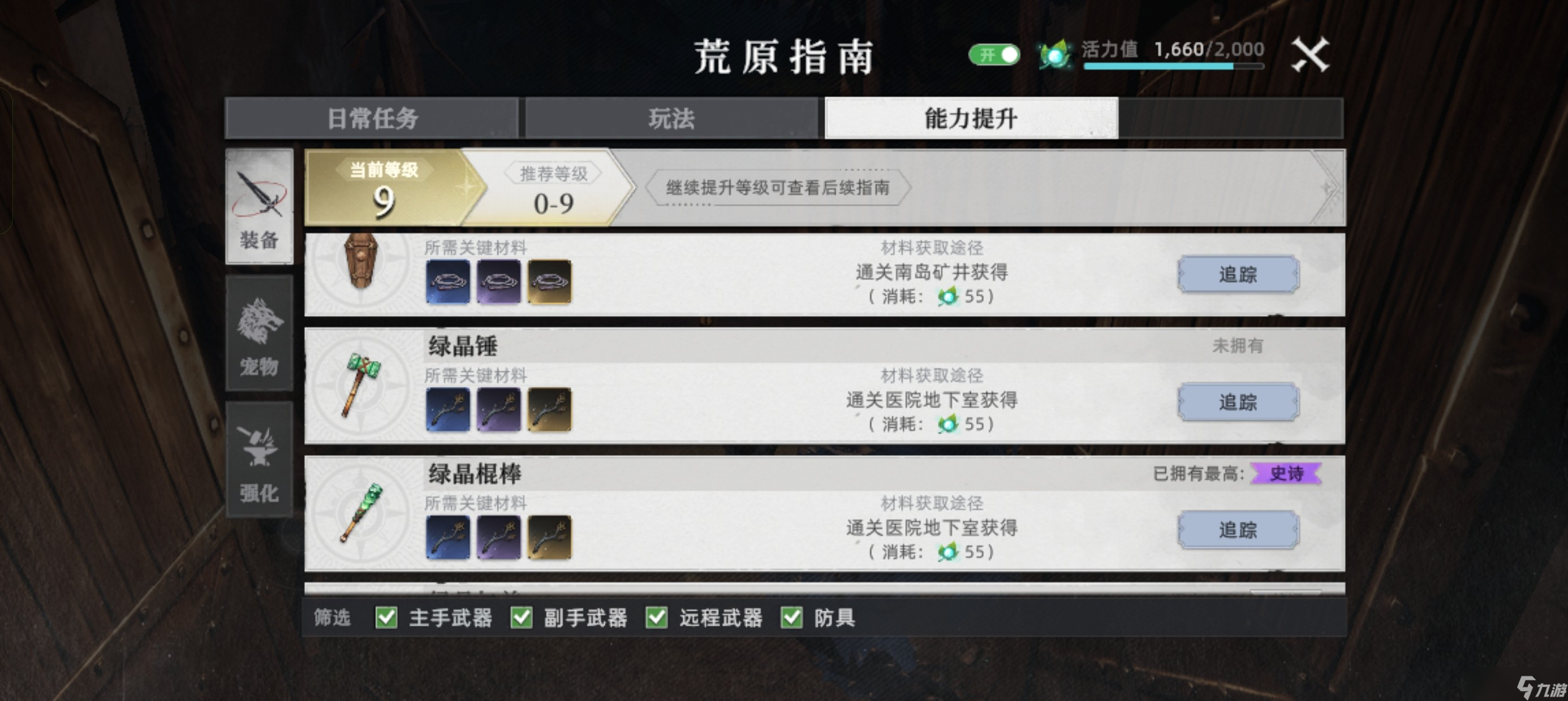Switch to the 日常任务 tab

click(373, 119)
